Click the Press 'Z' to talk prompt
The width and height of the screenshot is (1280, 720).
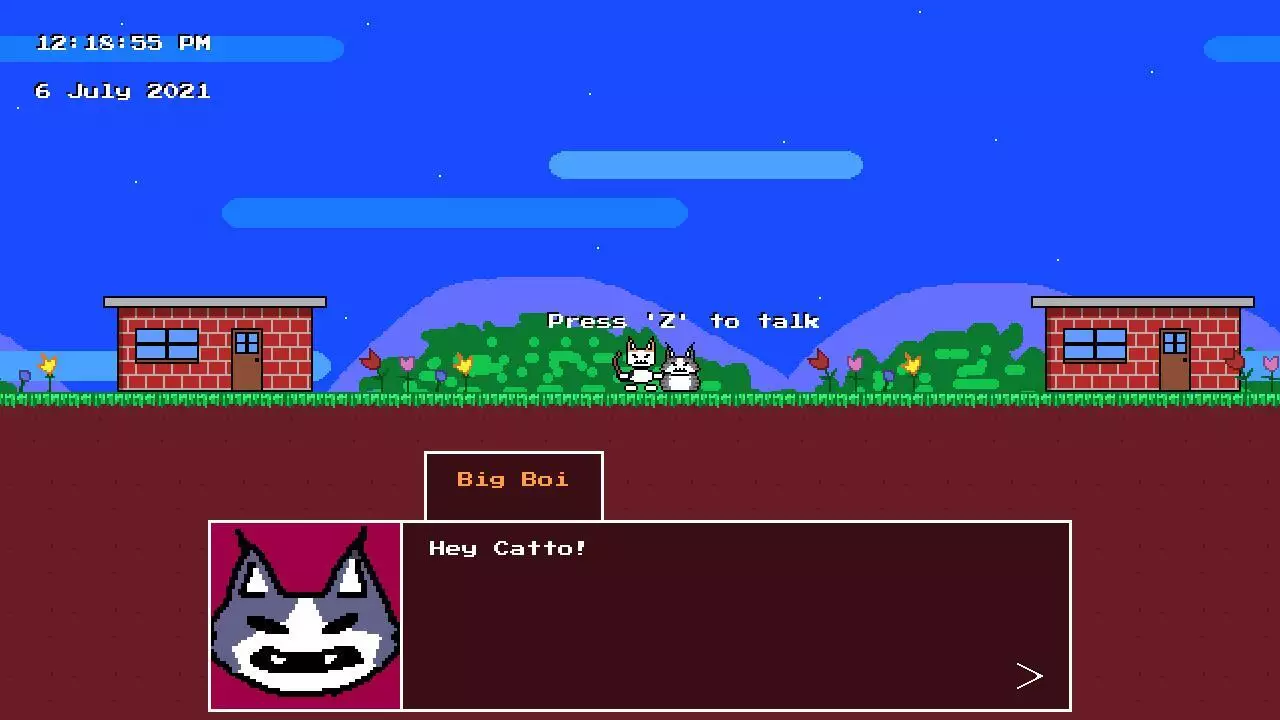point(683,320)
